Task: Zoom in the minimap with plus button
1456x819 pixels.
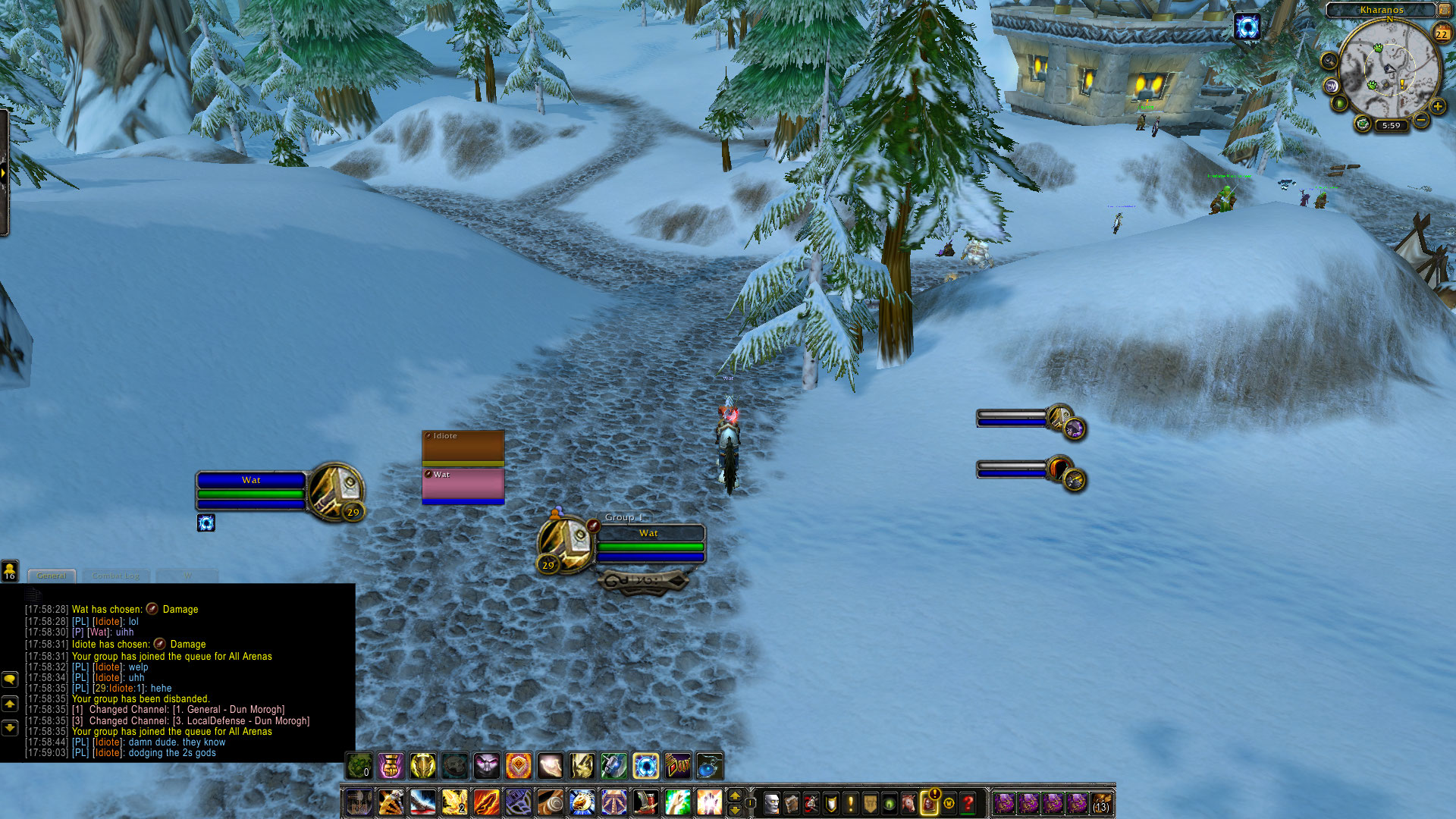Action: [x=1437, y=107]
